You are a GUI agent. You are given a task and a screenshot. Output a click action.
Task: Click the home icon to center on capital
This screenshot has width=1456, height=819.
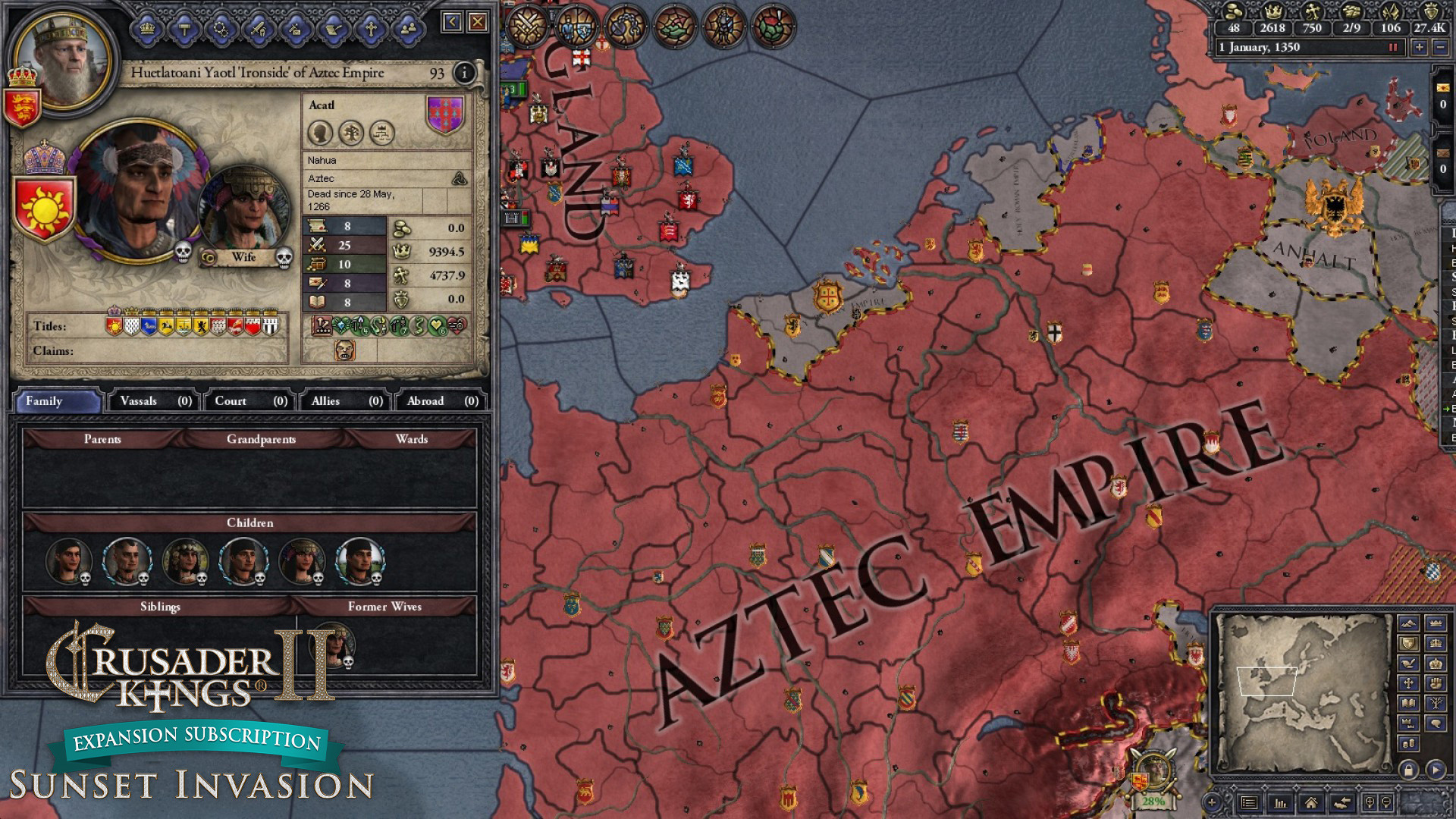(1312, 802)
